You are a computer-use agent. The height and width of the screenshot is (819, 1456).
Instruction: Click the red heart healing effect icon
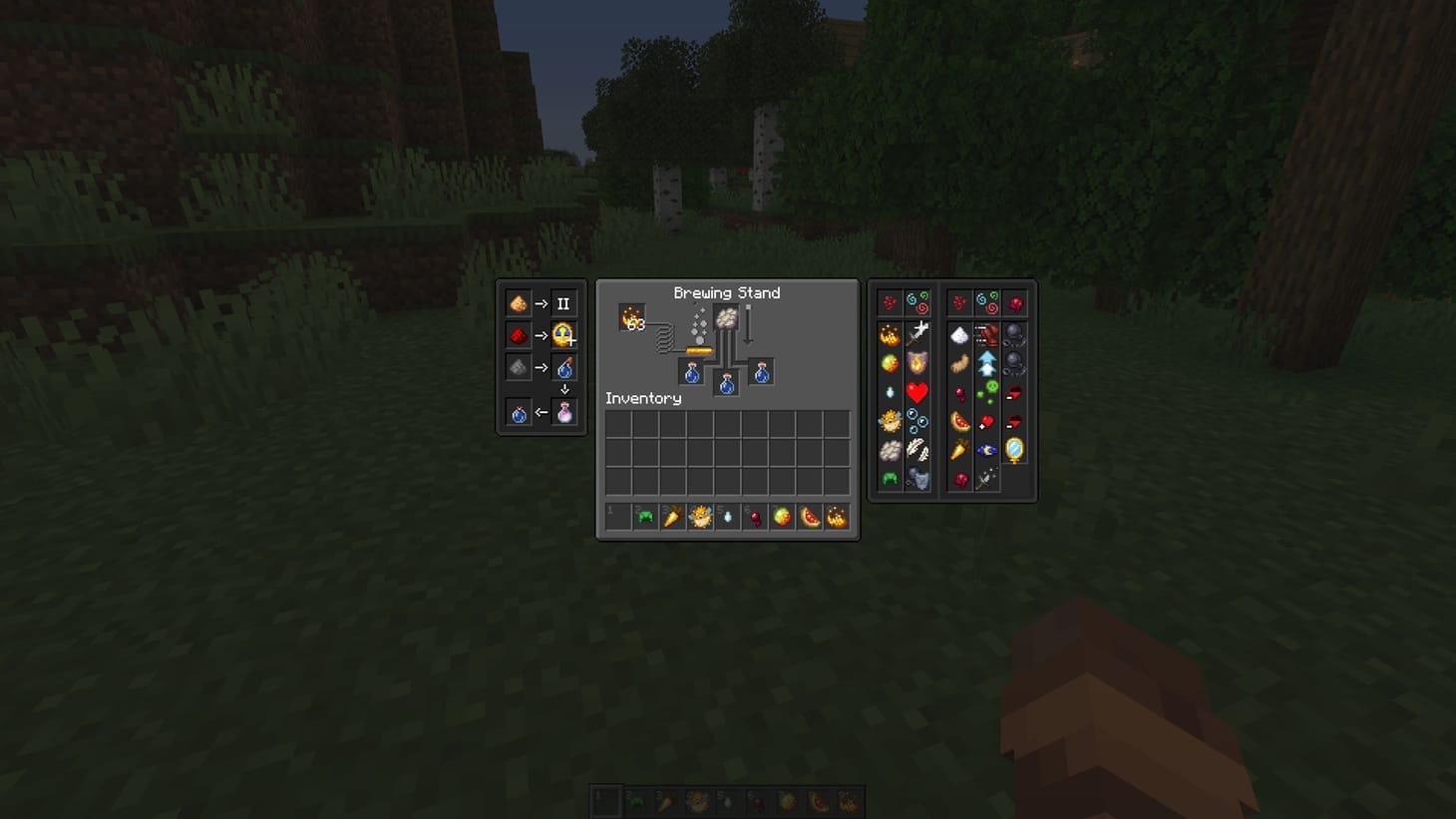[917, 394]
